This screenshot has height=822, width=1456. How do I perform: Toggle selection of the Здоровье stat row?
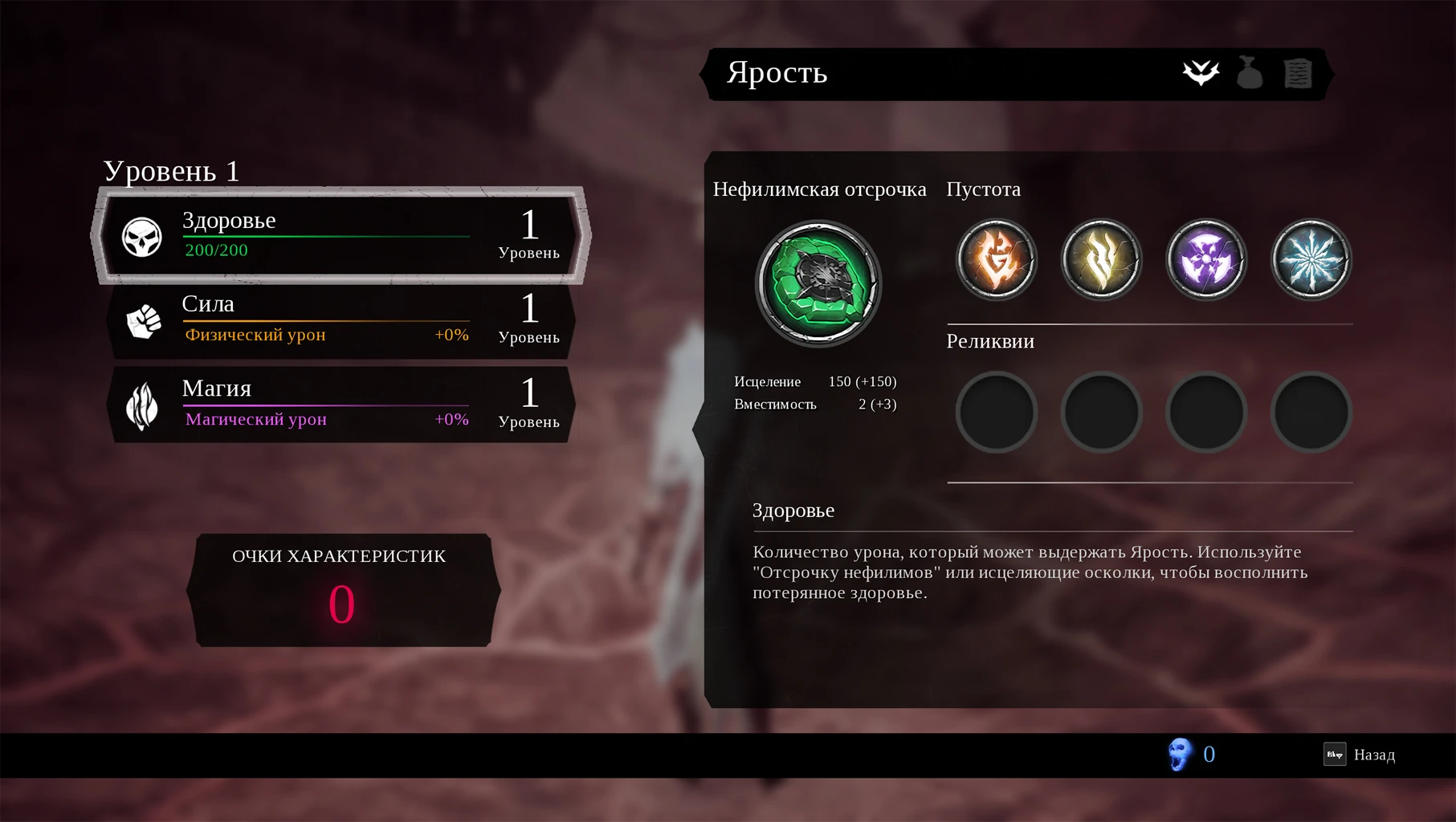(337, 237)
